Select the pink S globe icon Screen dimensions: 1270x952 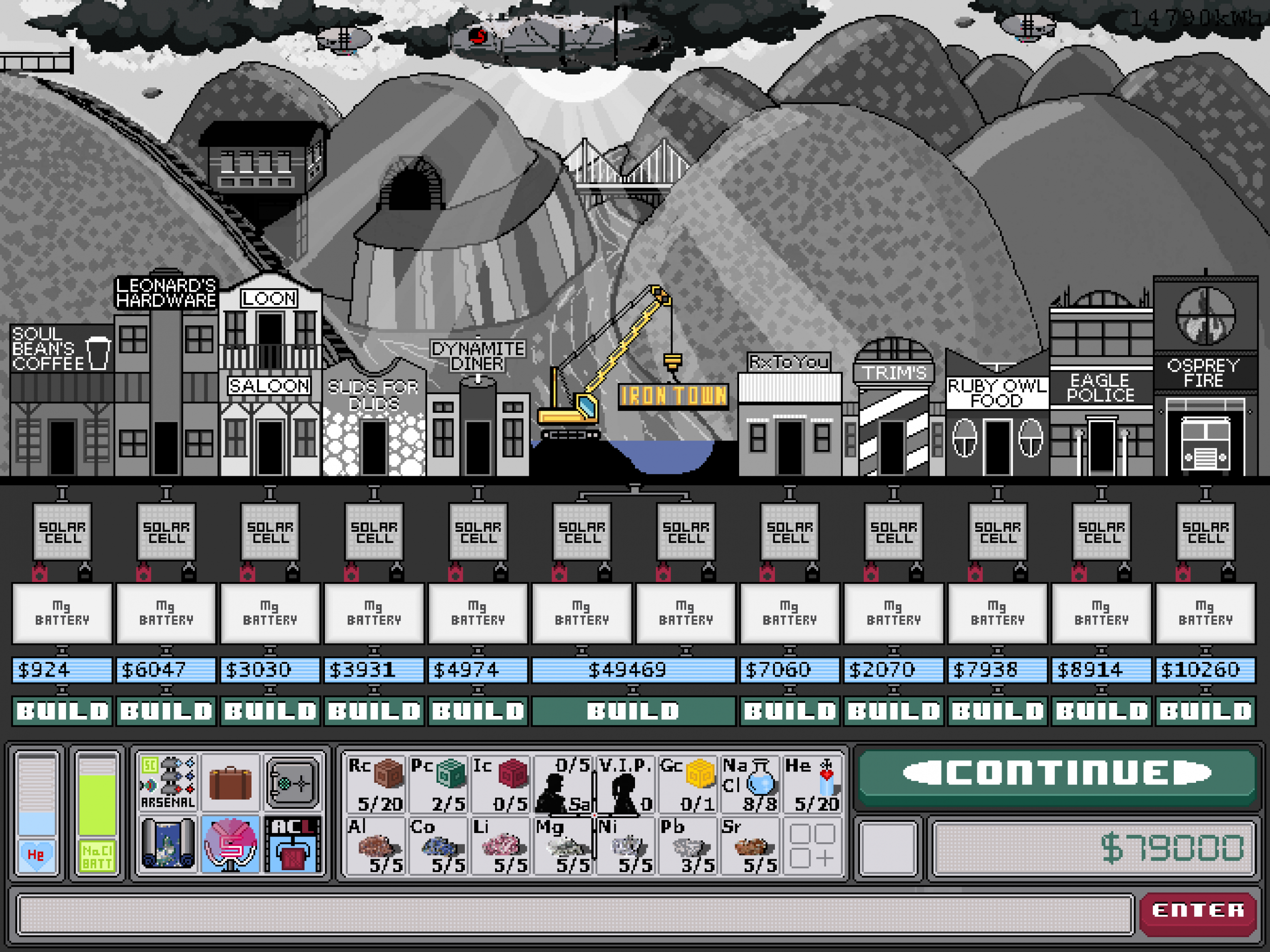point(230,844)
